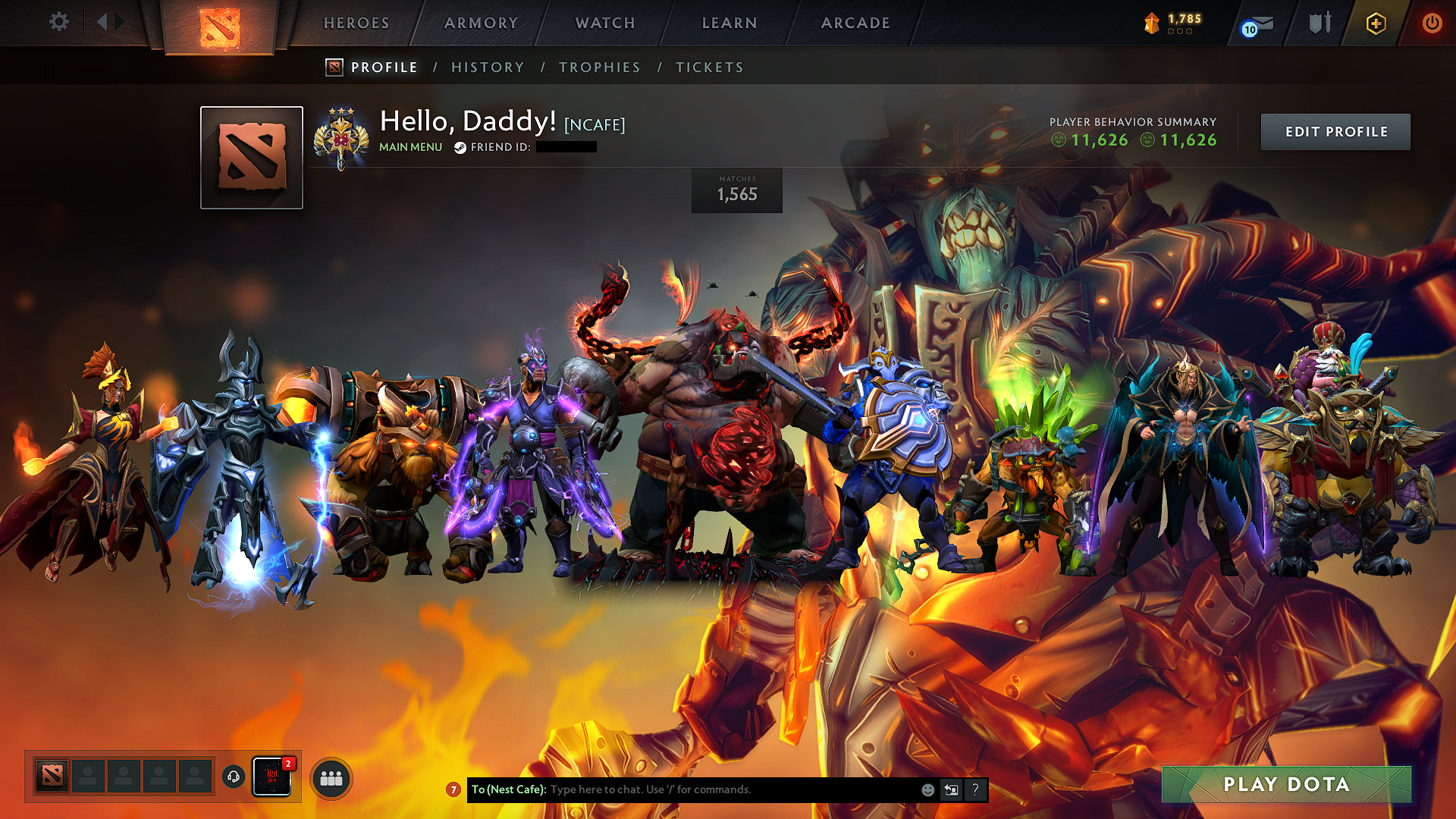The image size is (1456, 819).
Task: Click the power button to quit
Action: (1432, 23)
